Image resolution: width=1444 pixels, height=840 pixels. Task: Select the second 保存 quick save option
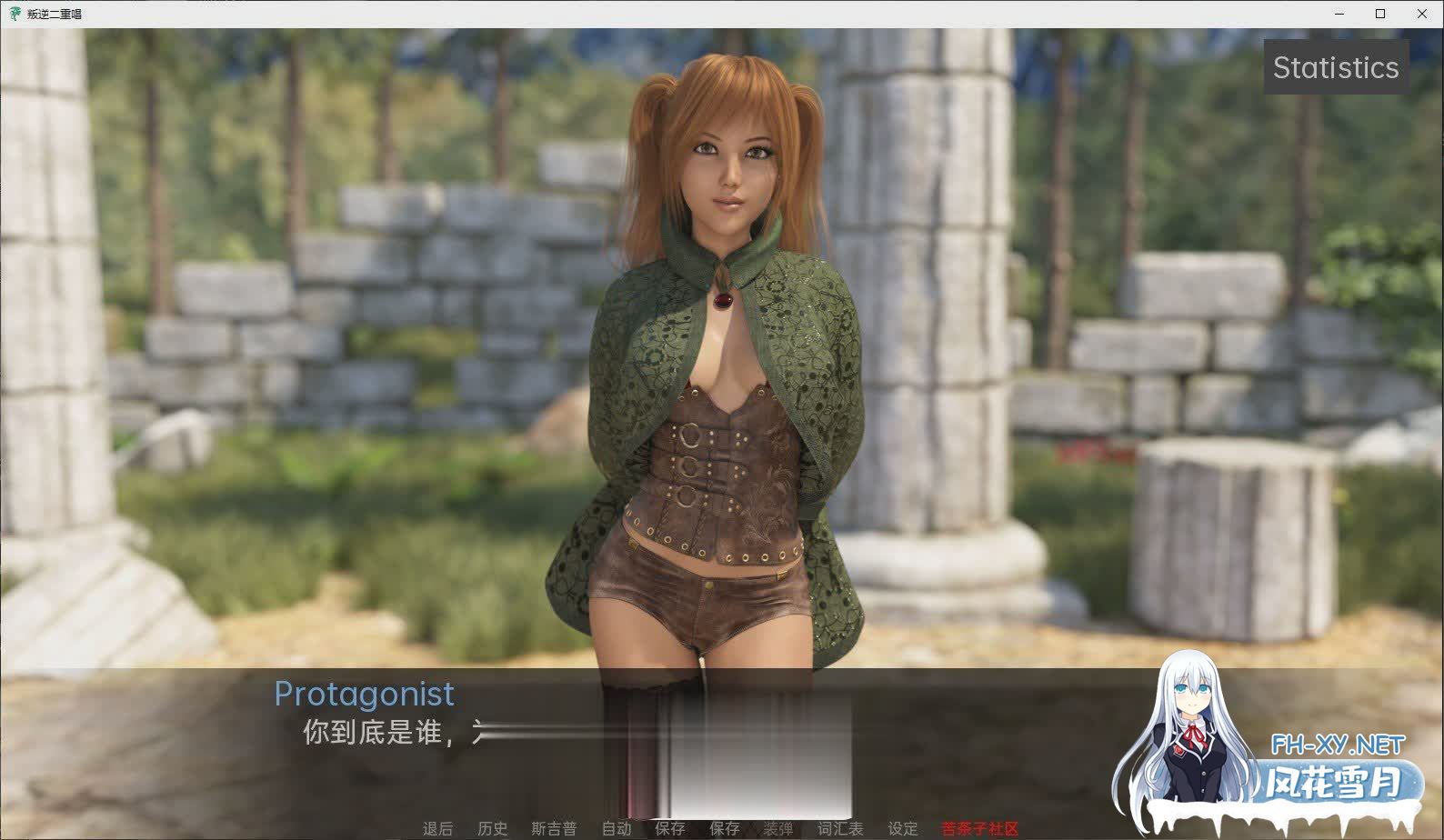(725, 828)
